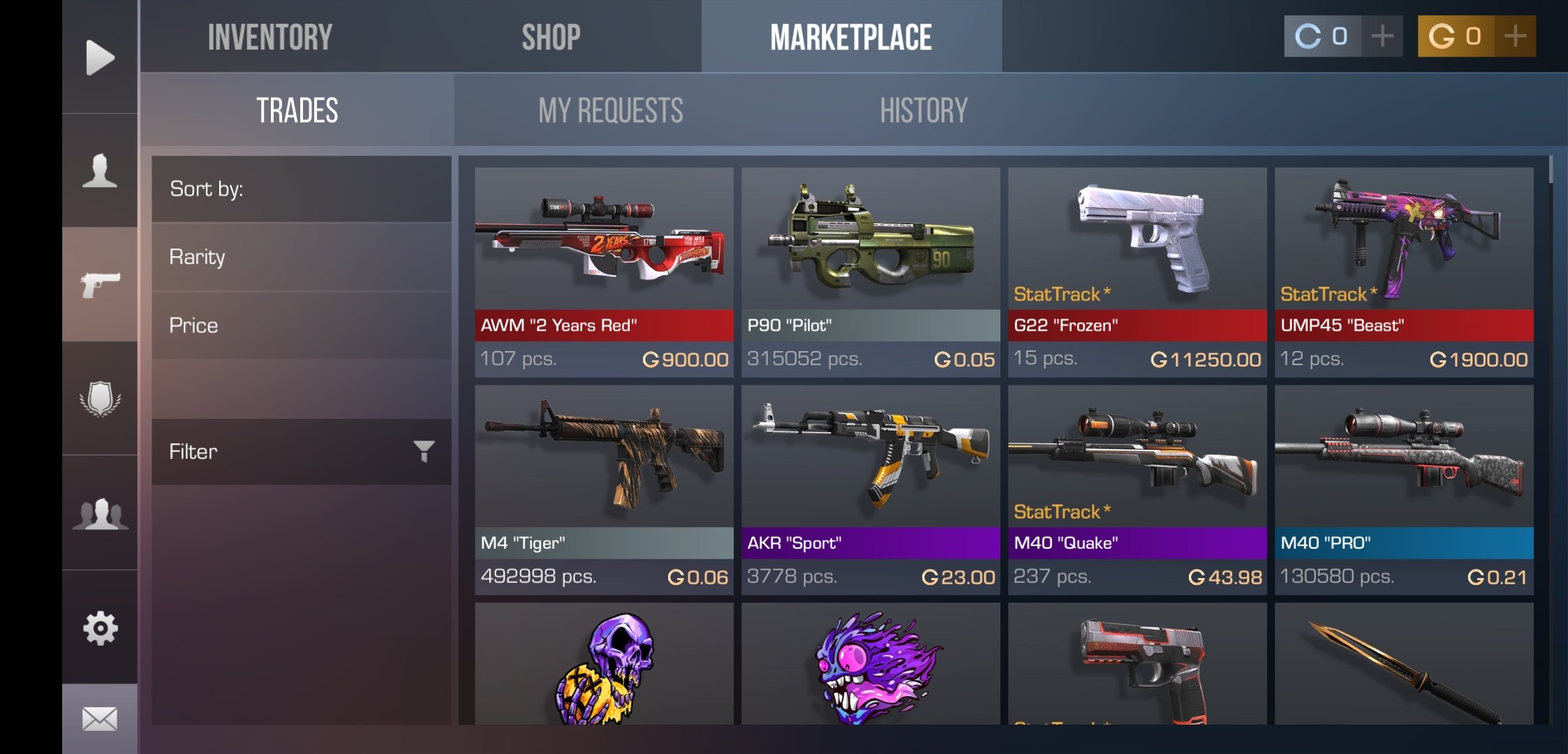
Task: Show the My Requests tab
Action: 610,110
